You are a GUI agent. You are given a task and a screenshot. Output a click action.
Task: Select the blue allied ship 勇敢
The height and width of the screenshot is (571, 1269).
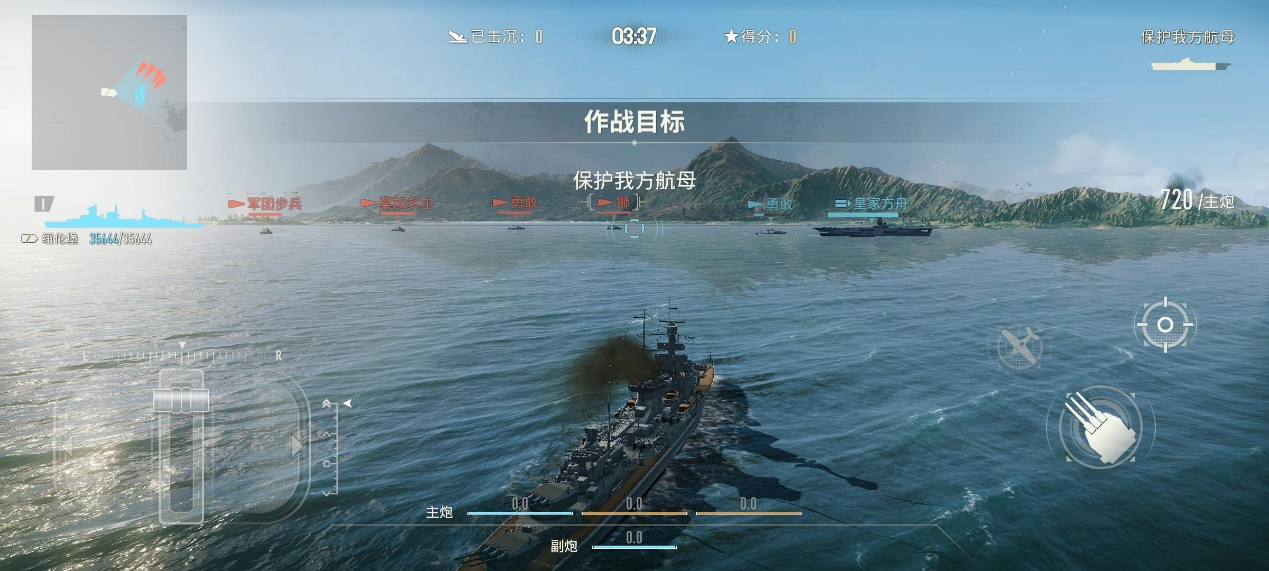(x=771, y=205)
